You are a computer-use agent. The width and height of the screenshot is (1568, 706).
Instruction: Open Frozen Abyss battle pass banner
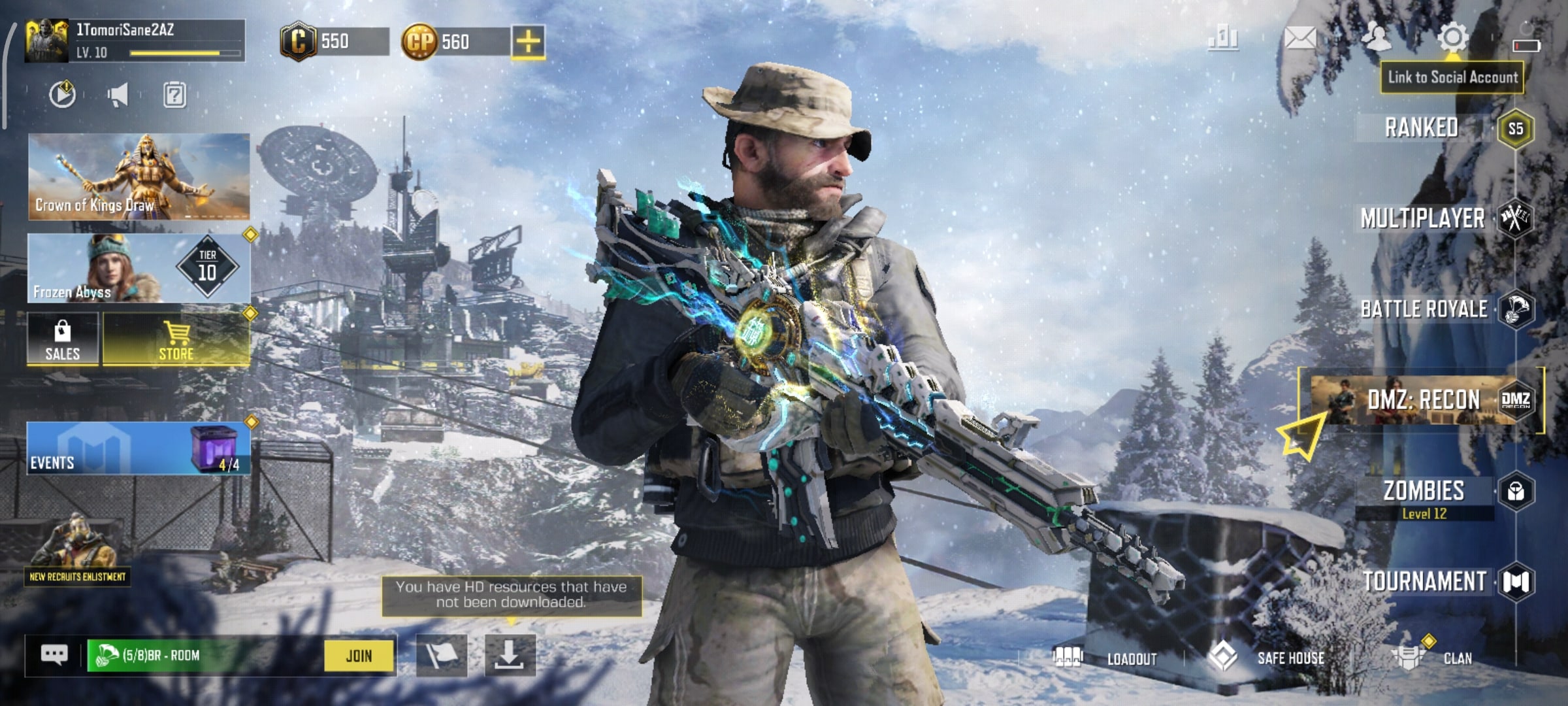(x=139, y=269)
